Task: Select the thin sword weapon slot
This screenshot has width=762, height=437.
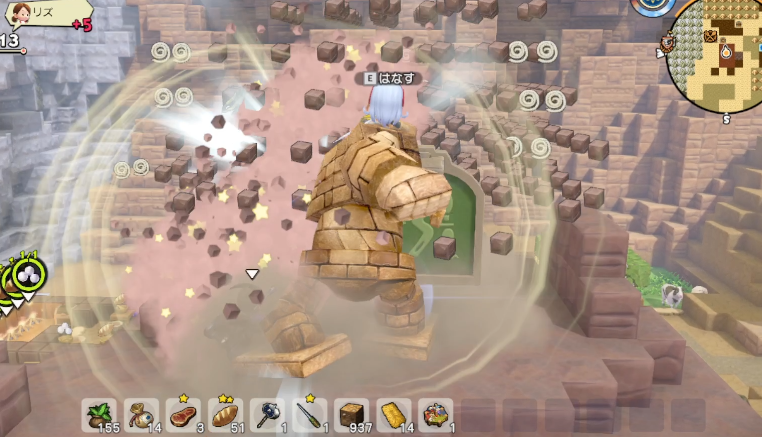Action: [x=310, y=415]
